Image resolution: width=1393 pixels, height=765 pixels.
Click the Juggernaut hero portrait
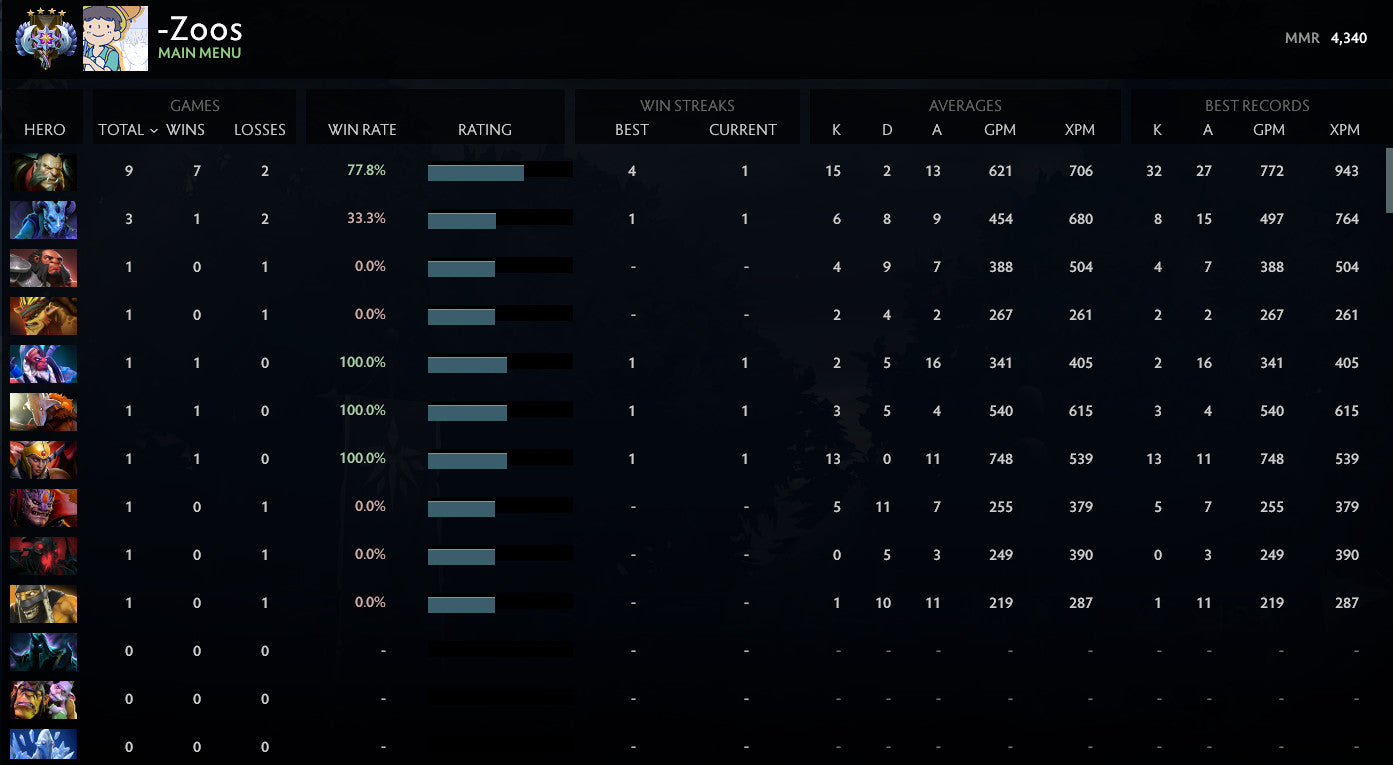click(x=43, y=411)
